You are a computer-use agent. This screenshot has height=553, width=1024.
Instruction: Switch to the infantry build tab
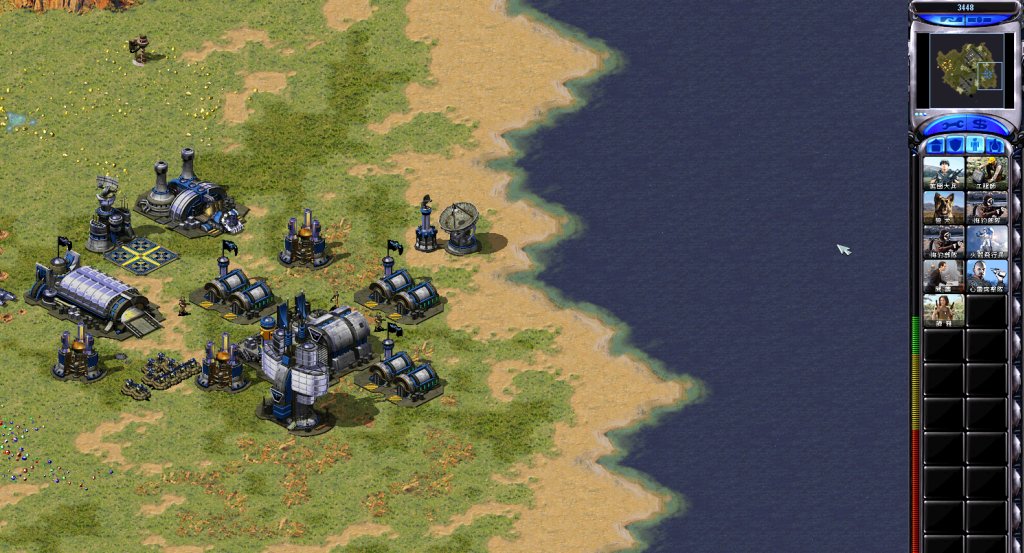pyautogui.click(x=976, y=146)
